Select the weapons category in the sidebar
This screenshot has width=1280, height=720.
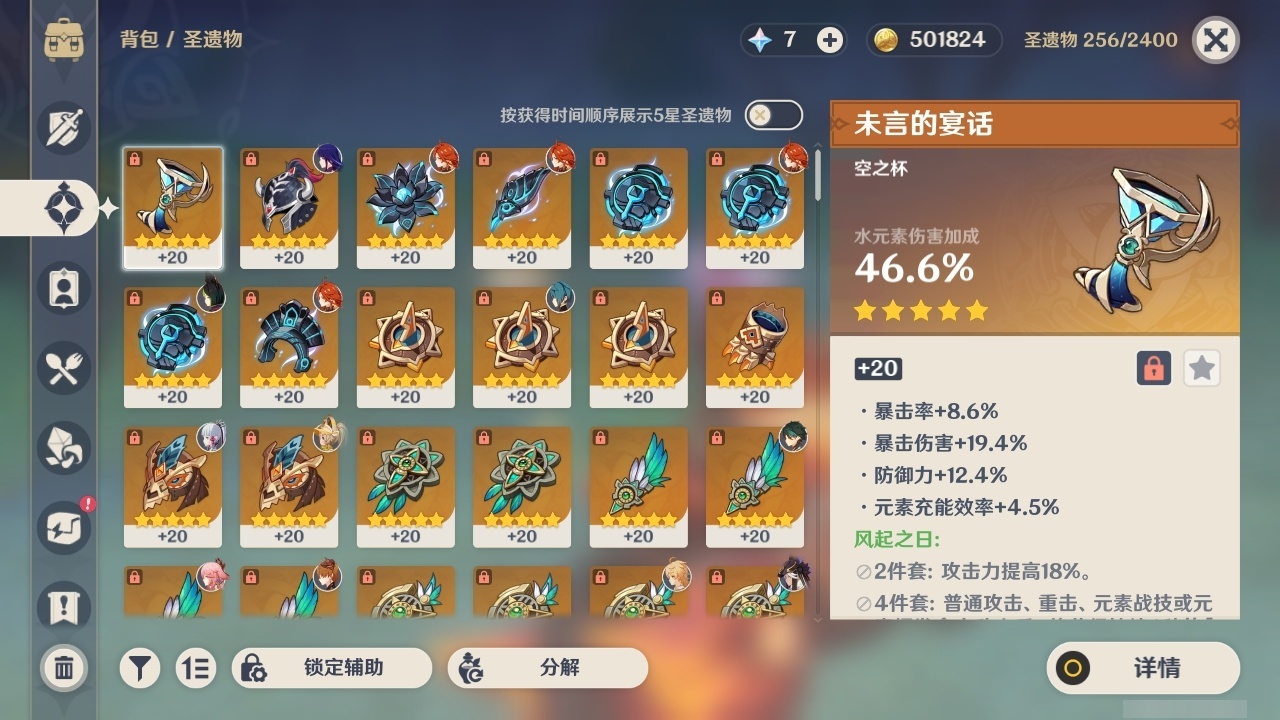tap(63, 128)
